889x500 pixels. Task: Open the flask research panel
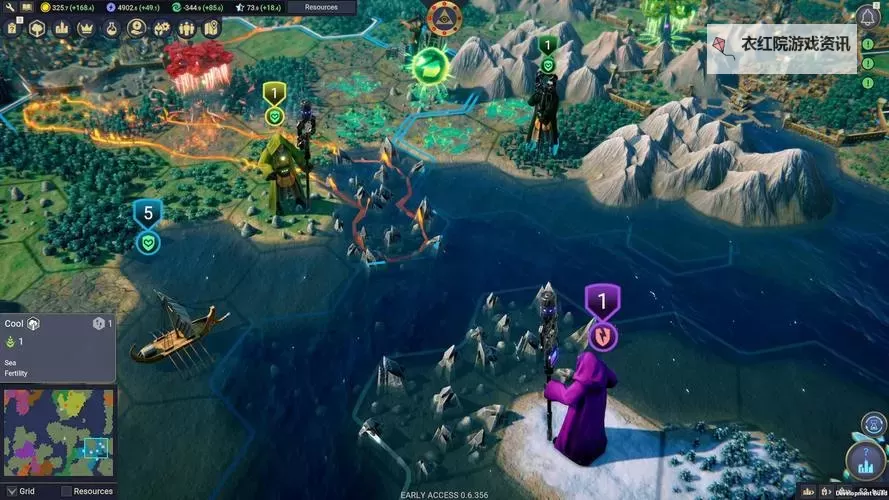[112, 28]
